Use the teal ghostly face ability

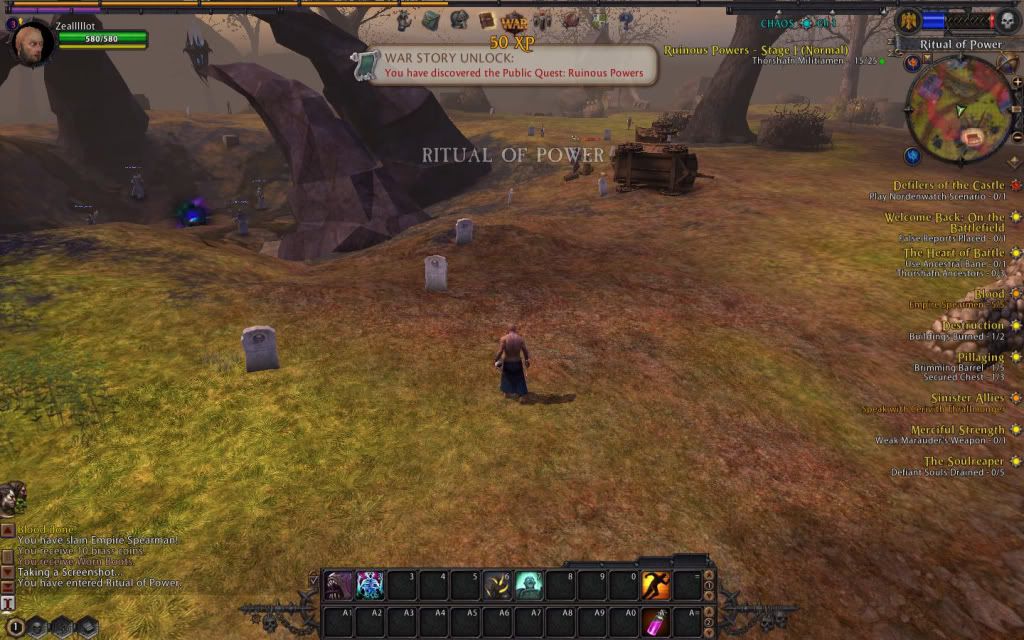pos(529,585)
